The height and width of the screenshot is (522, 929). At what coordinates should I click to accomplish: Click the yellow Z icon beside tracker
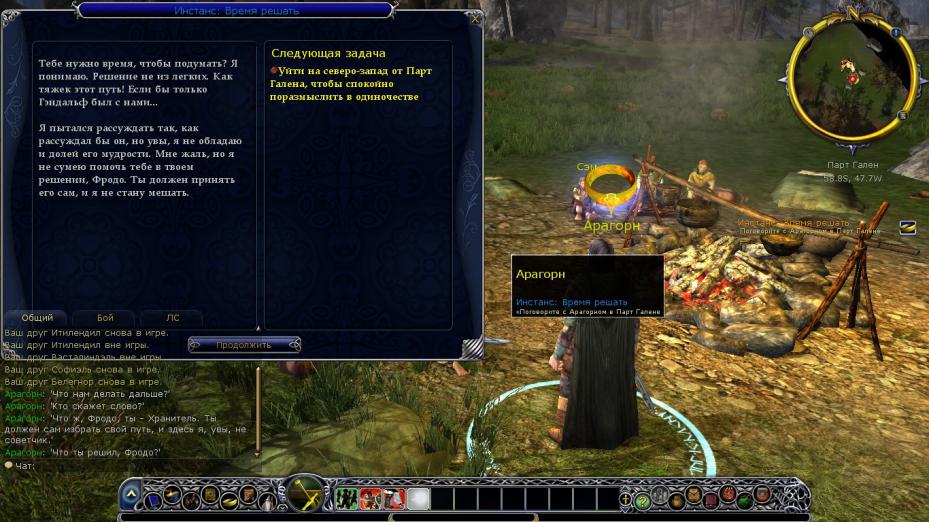pyautogui.click(x=907, y=227)
